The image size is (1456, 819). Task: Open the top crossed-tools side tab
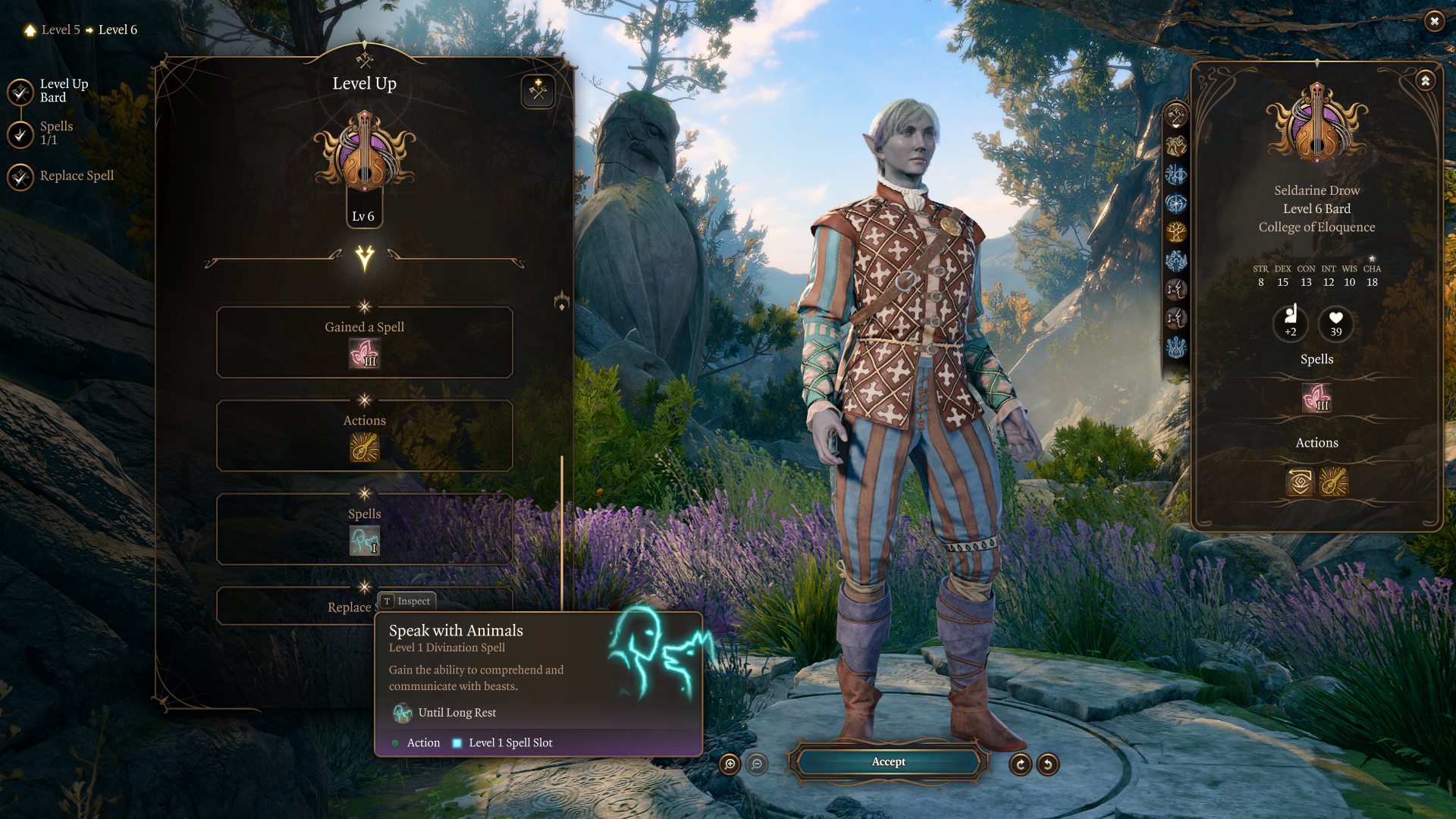[1176, 116]
